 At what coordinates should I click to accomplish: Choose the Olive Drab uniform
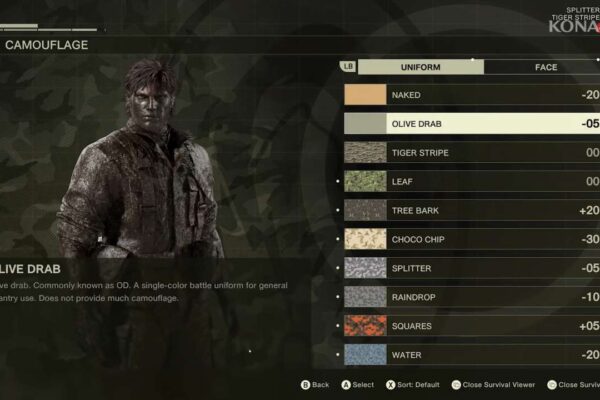coord(470,124)
